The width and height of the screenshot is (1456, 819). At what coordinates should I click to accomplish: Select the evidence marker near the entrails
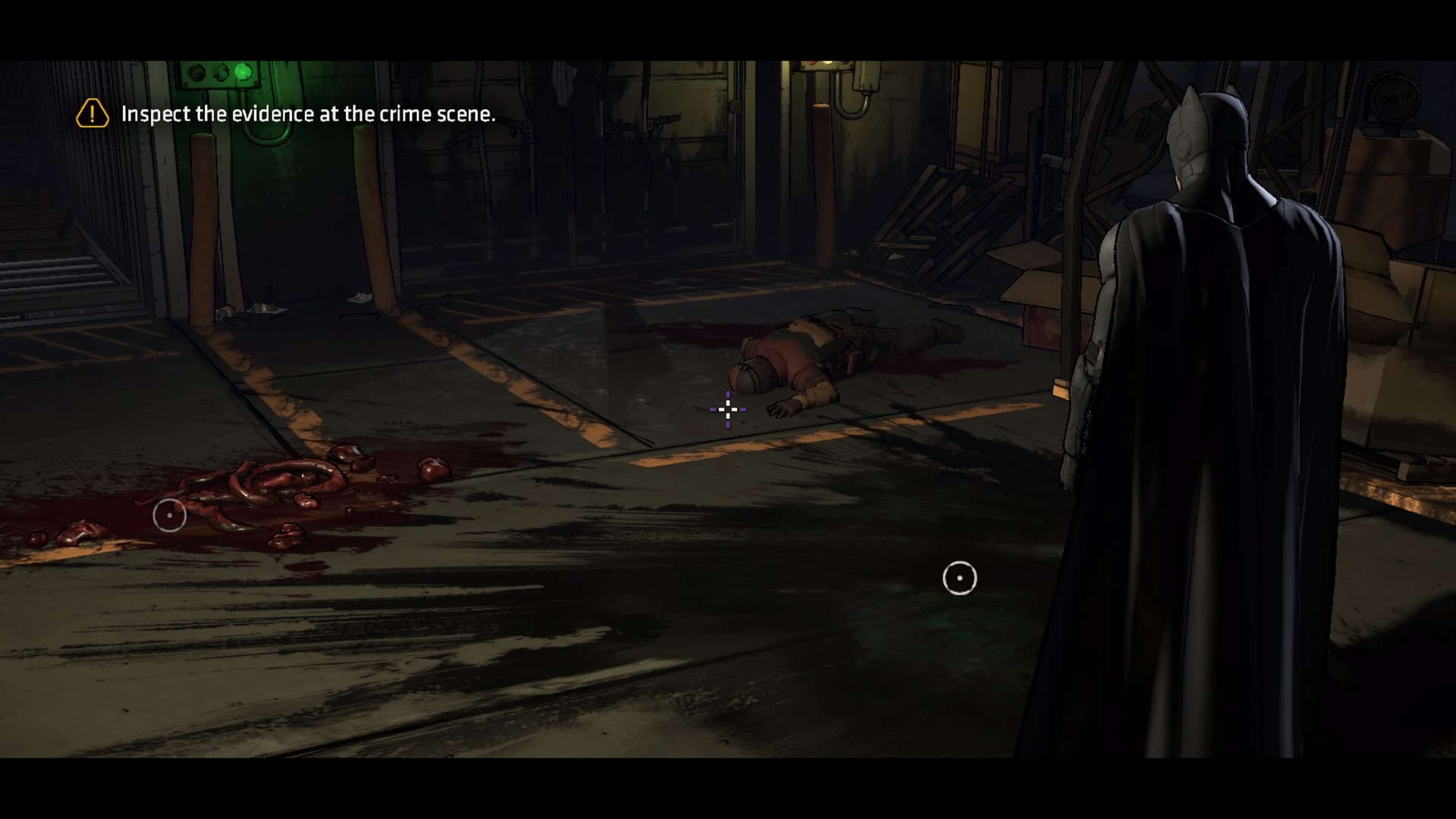169,514
